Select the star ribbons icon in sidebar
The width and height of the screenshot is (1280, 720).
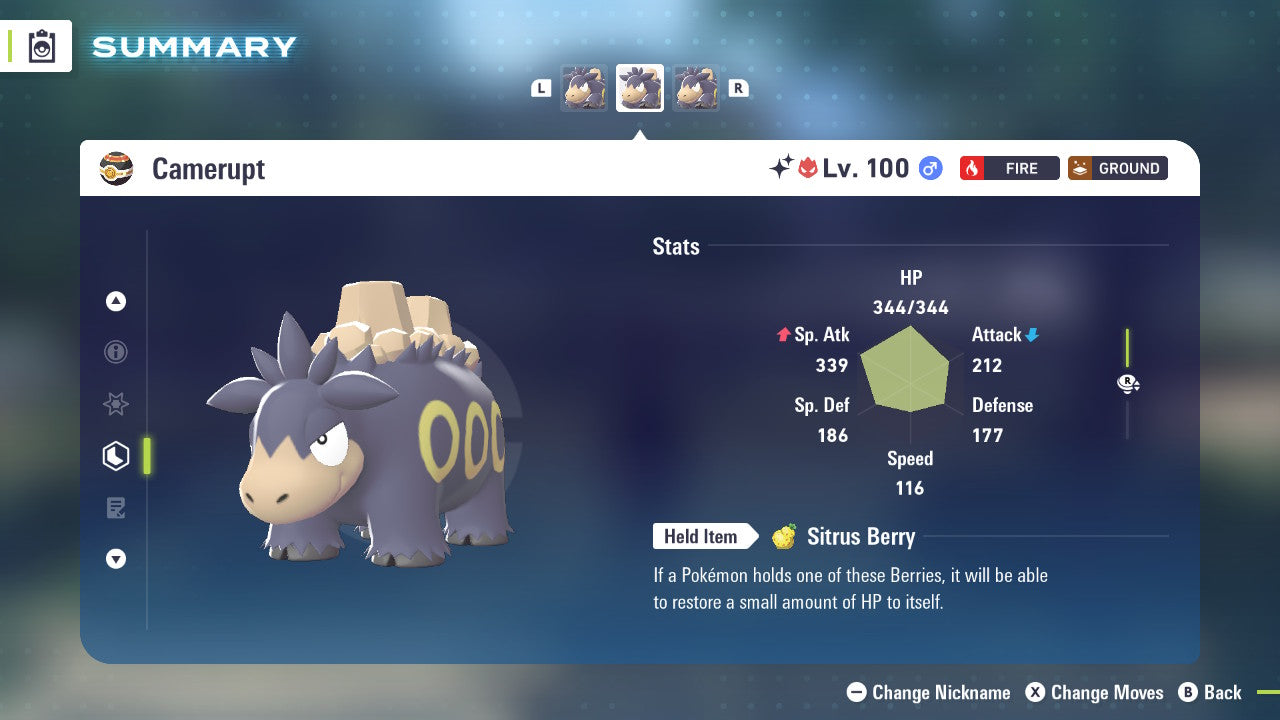click(116, 404)
